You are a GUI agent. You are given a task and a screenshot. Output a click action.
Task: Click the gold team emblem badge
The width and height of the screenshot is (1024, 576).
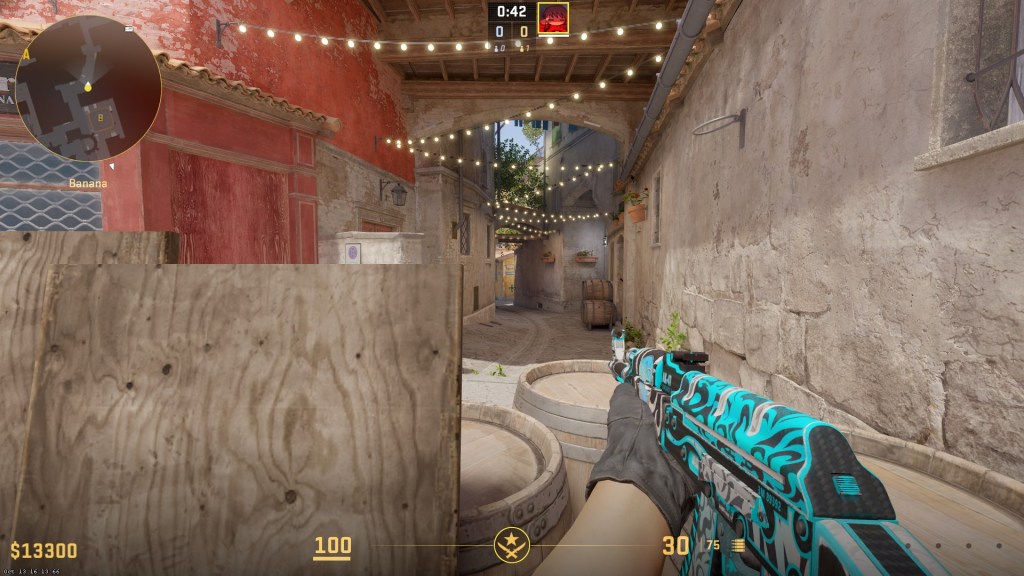pos(510,545)
